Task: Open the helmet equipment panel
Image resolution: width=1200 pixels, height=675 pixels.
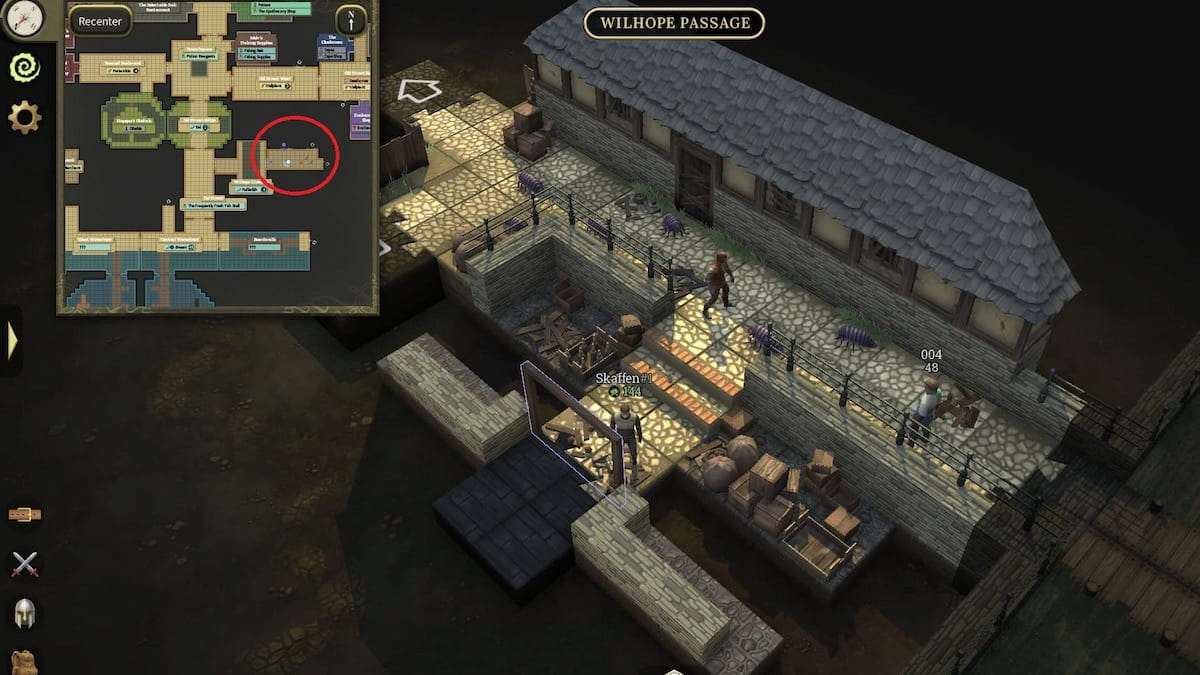Action: [x=24, y=613]
